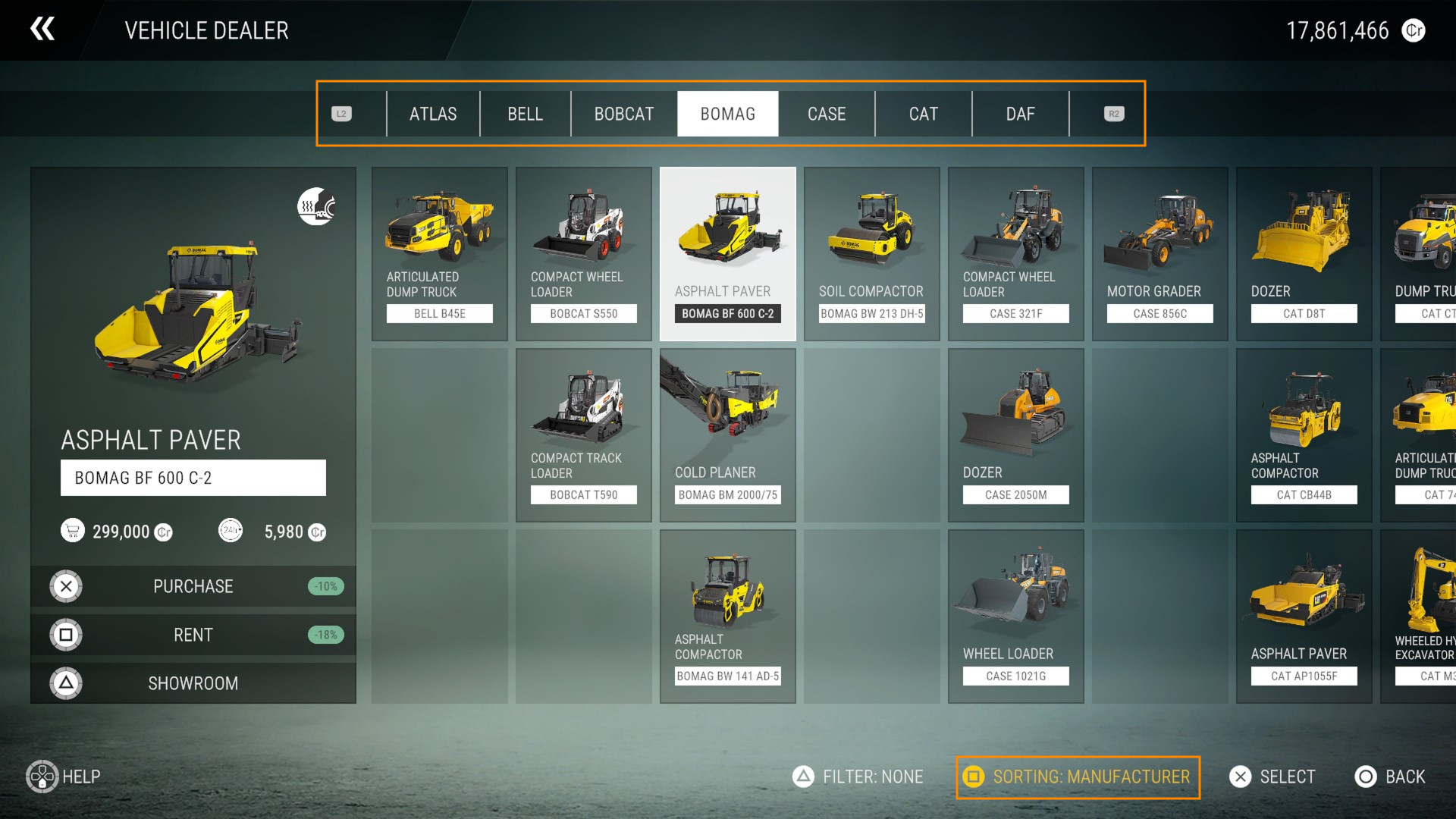The width and height of the screenshot is (1456, 819).
Task: Choose the CAT AP1055F asphalt paver
Action: (1304, 617)
